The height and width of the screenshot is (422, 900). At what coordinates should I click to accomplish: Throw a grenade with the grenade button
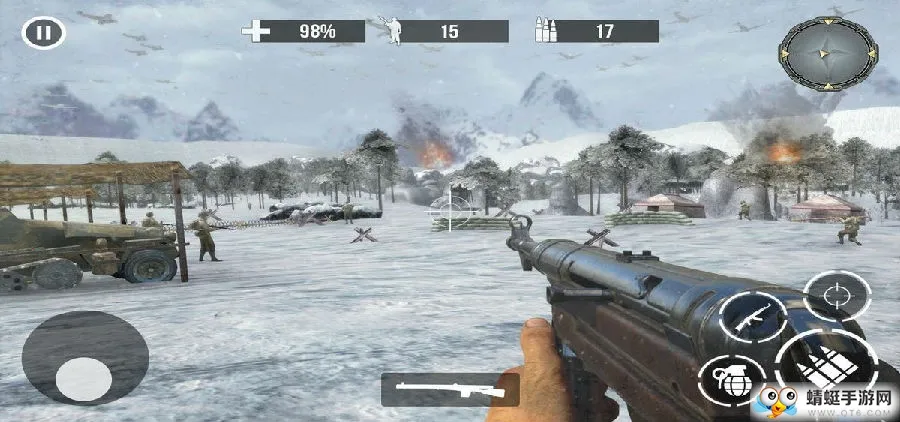tap(733, 379)
